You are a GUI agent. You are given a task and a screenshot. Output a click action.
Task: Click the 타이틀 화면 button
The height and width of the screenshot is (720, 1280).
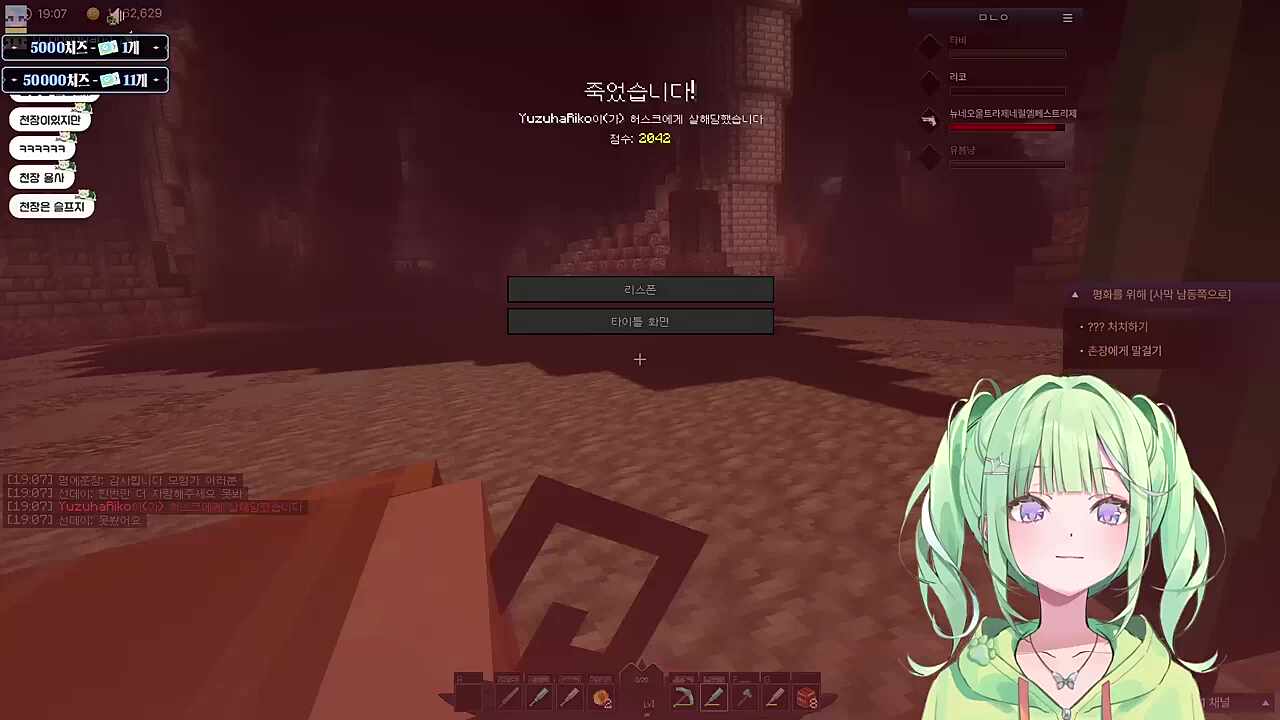click(640, 321)
